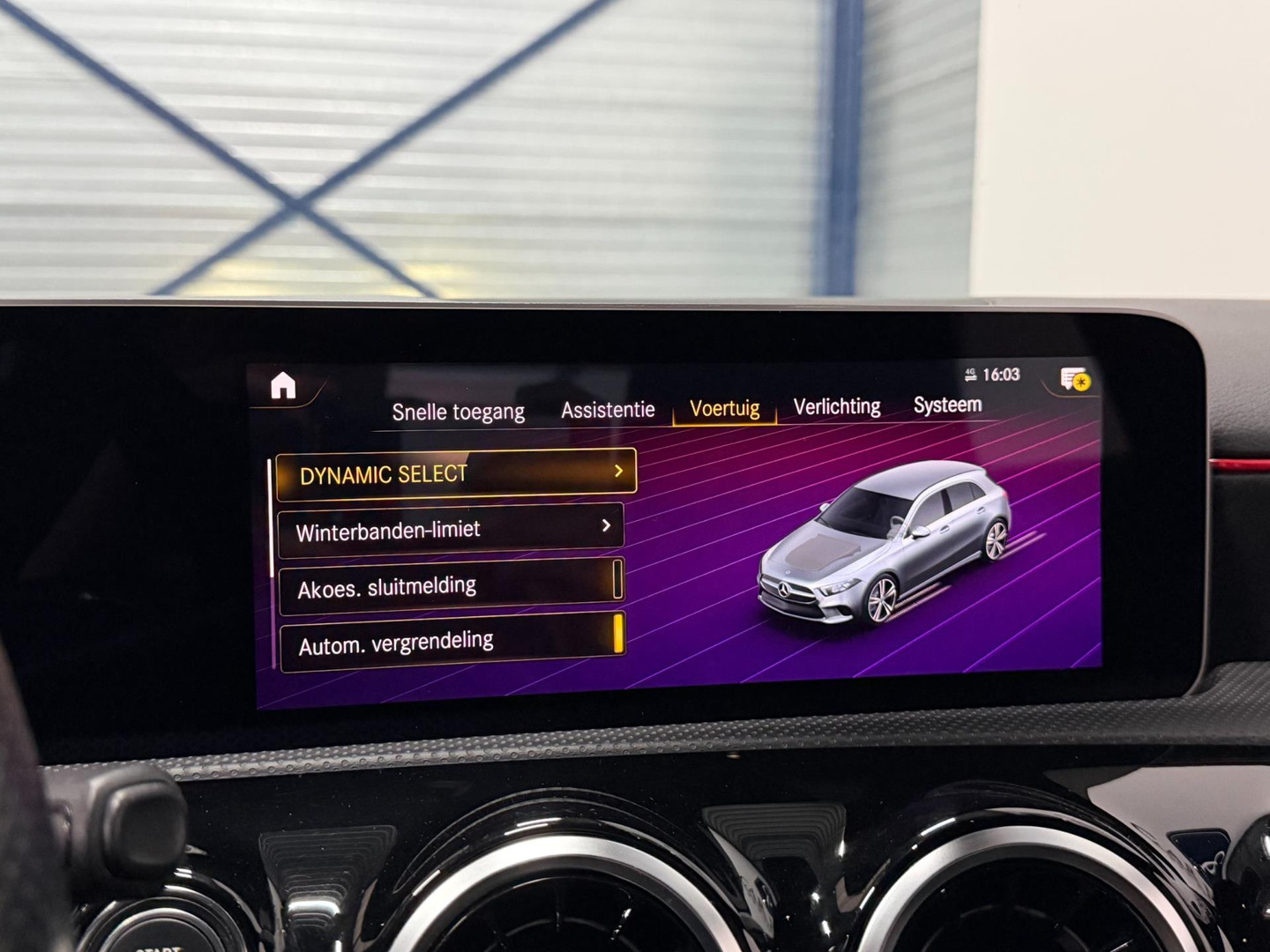Tap the snowflake notification badge

pos(1083,383)
